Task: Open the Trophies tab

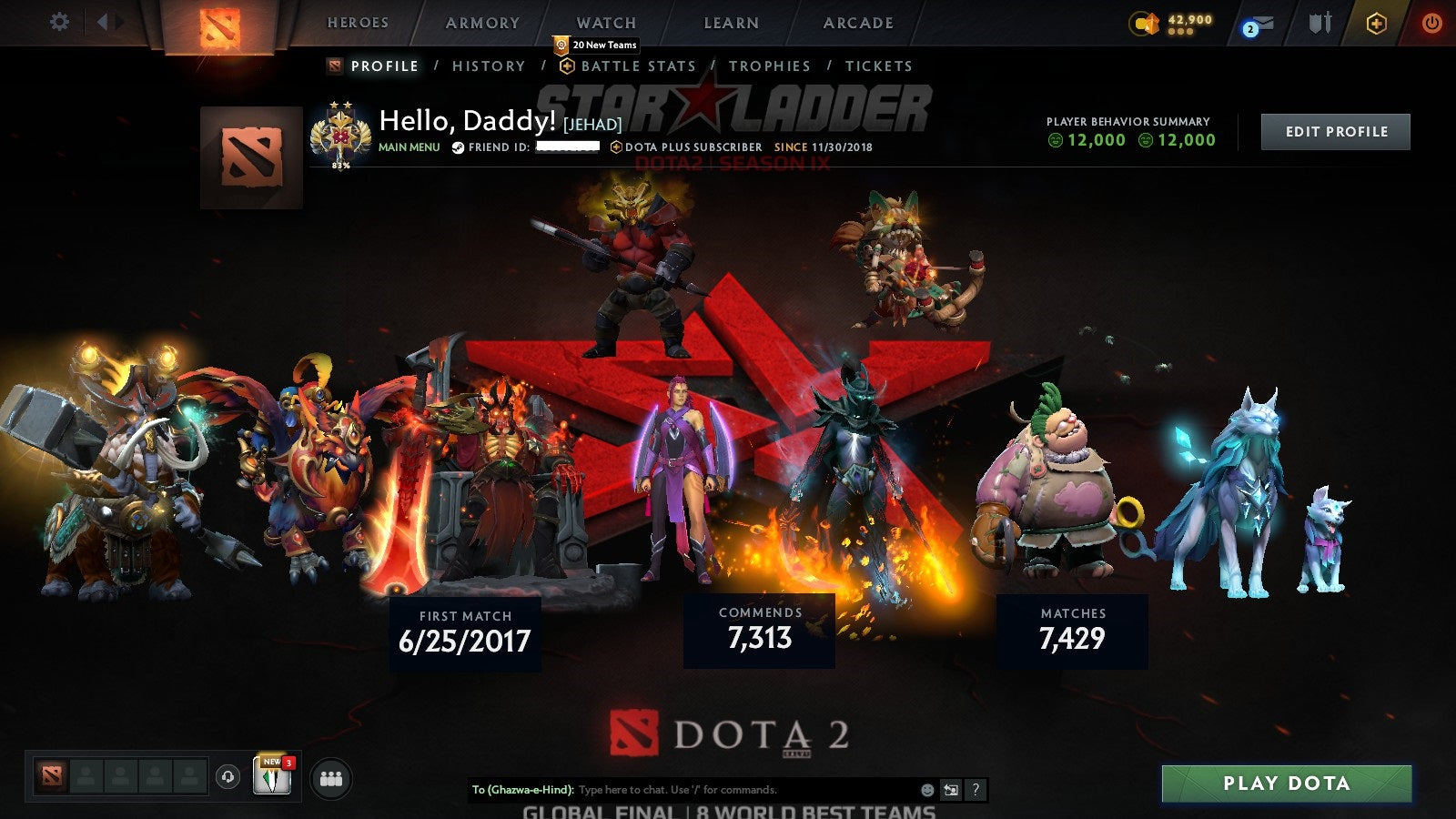Action: pyautogui.click(x=770, y=66)
